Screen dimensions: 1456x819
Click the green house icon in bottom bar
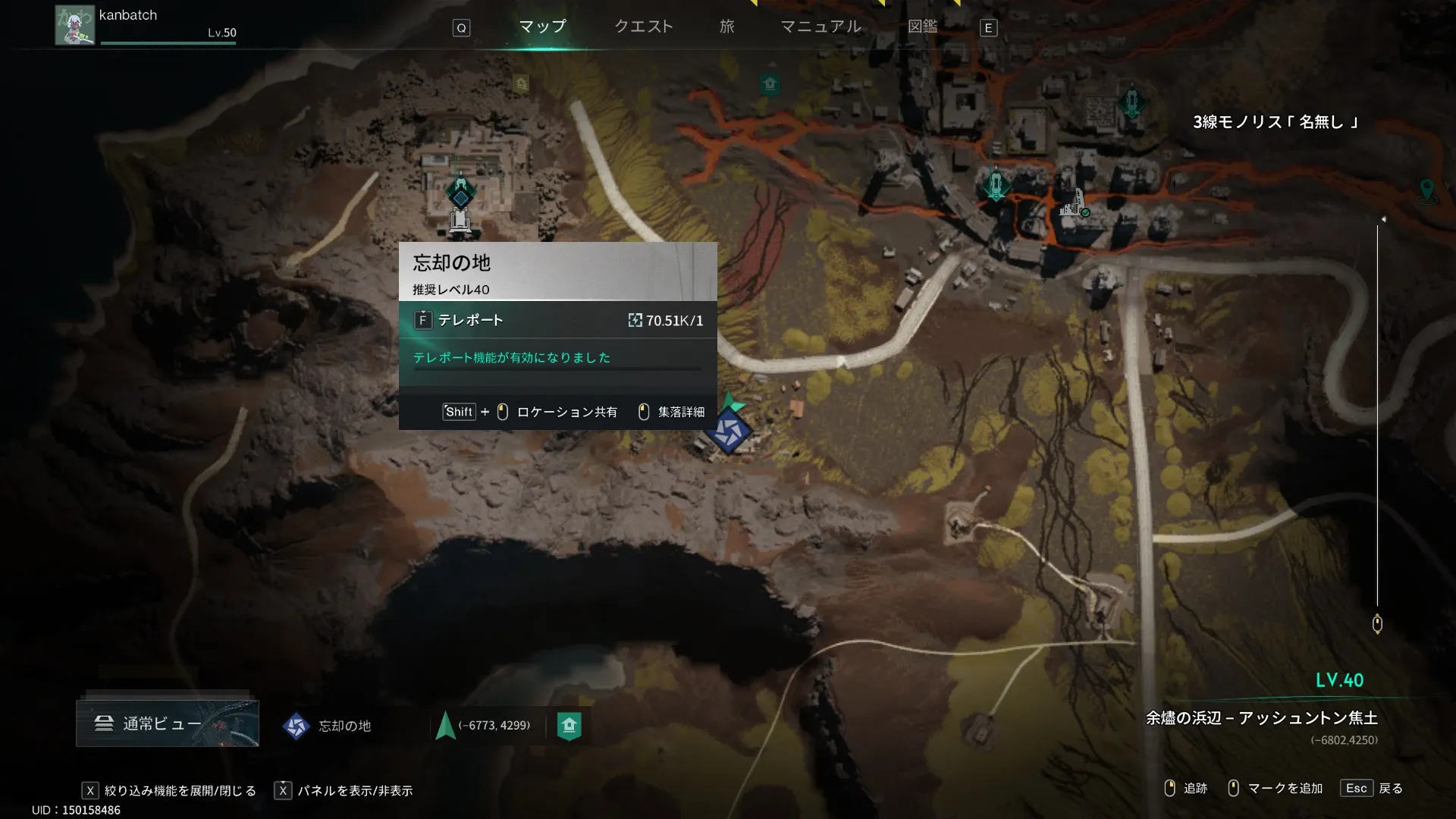[569, 726]
